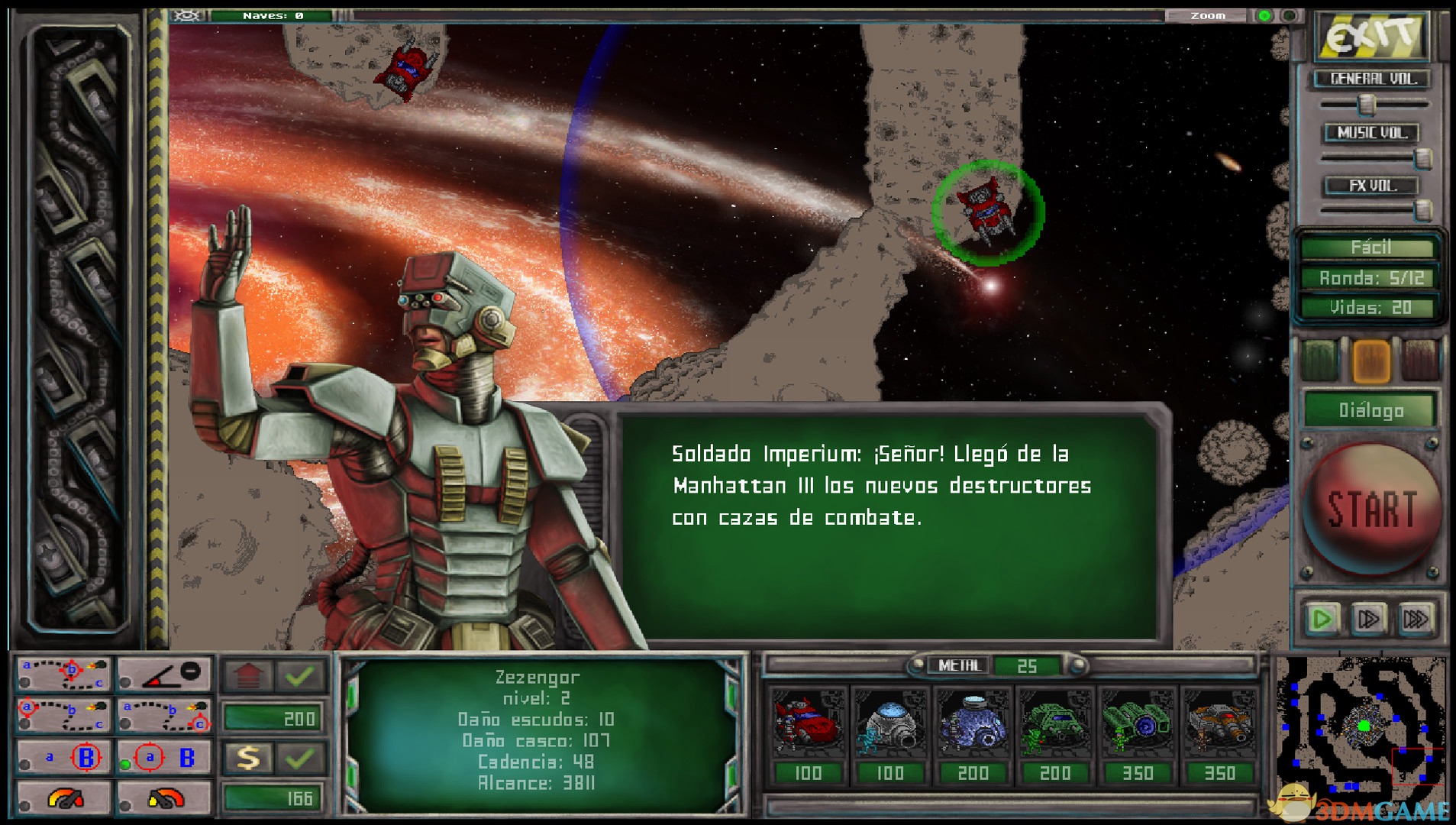Select the orange heavy cannon turret
Viewport: 1456px width, 825px height.
click(1219, 723)
